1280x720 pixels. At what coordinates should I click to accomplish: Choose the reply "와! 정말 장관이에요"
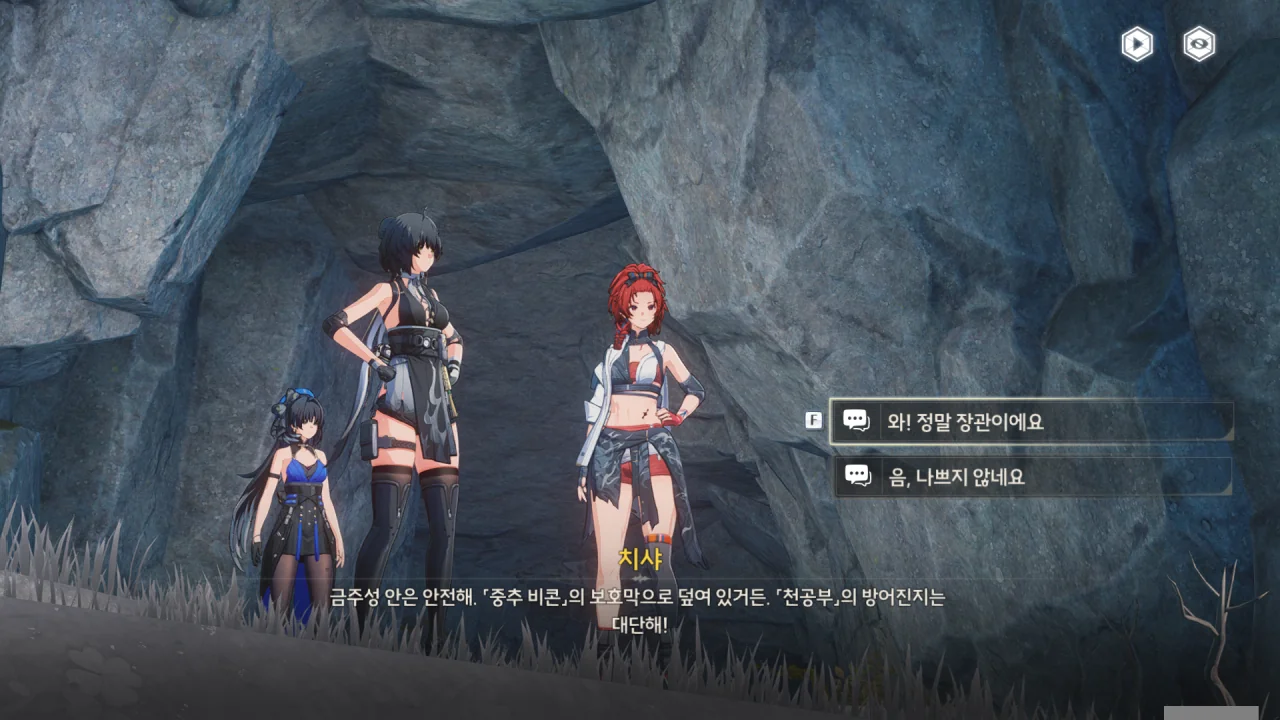[x=1030, y=422]
